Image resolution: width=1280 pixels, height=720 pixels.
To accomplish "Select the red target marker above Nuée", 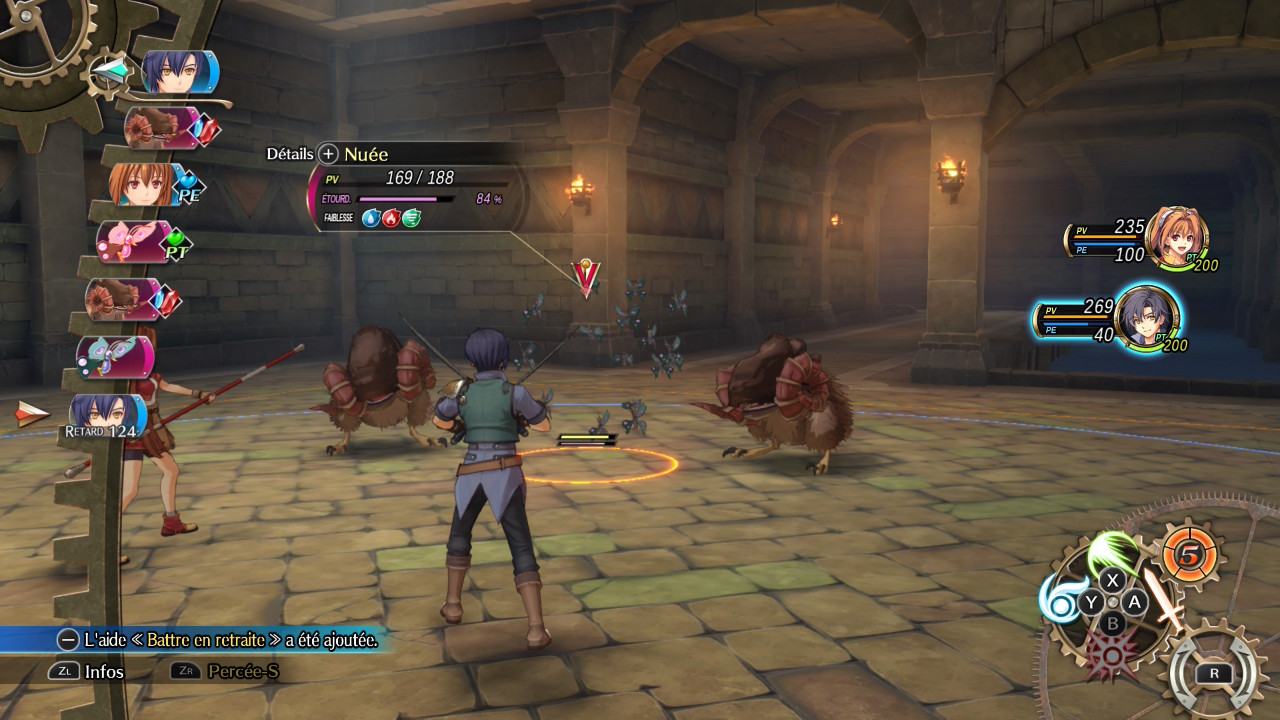I will (x=585, y=278).
